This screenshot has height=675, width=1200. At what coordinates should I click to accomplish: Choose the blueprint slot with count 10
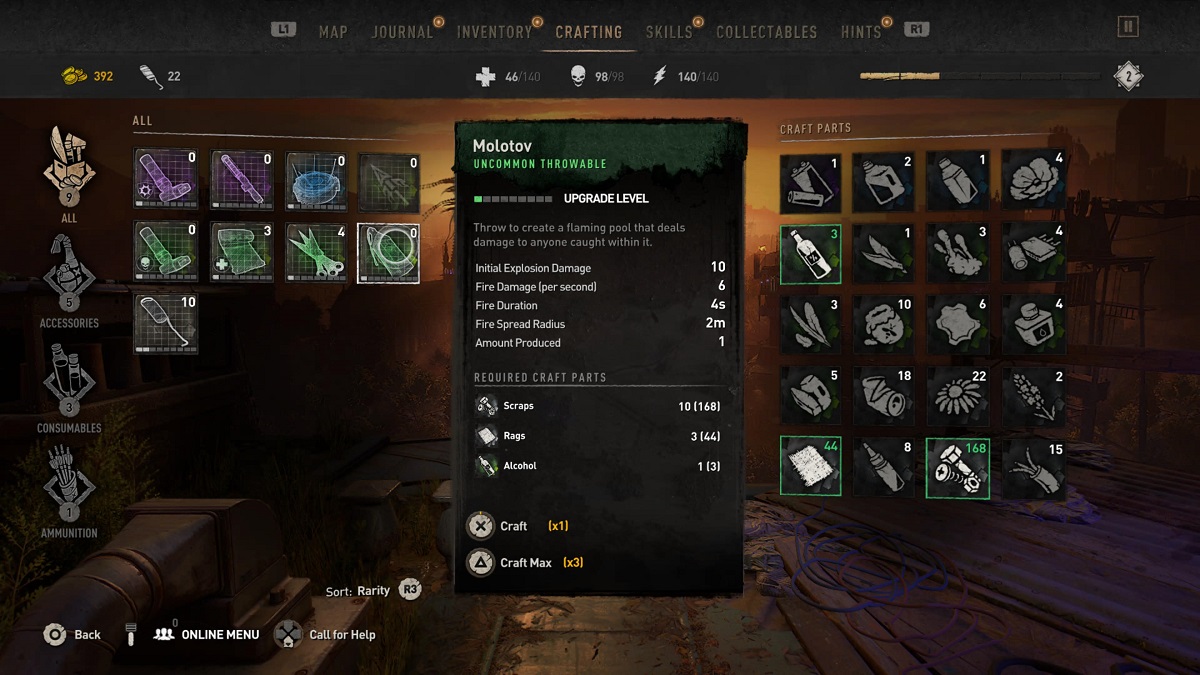coord(166,324)
